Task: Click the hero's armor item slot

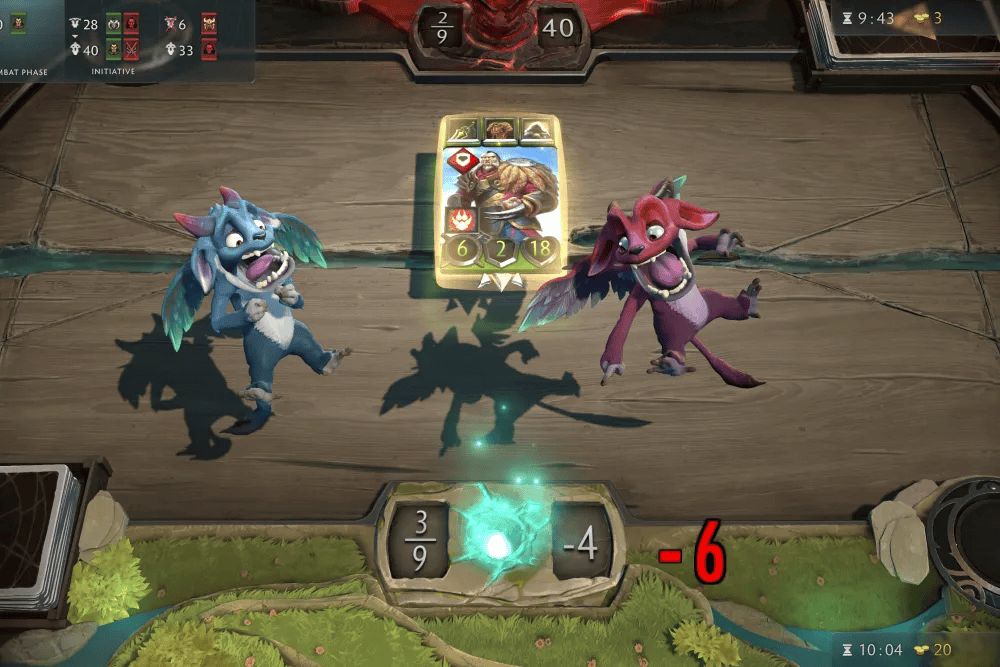Action: 499,130
